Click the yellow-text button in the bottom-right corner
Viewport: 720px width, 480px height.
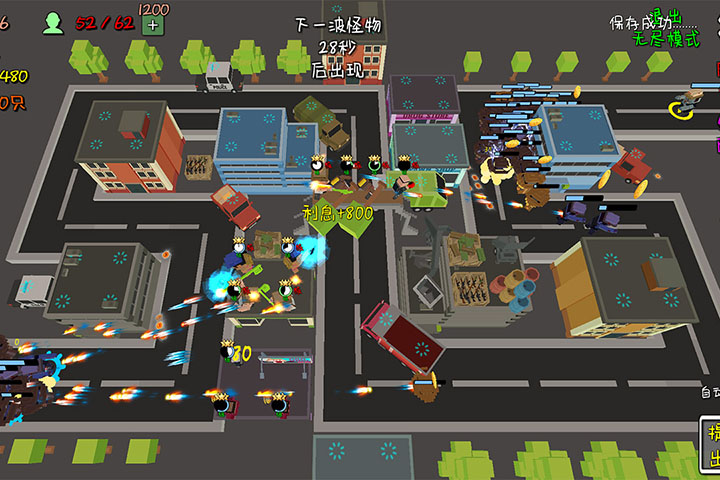(713, 446)
